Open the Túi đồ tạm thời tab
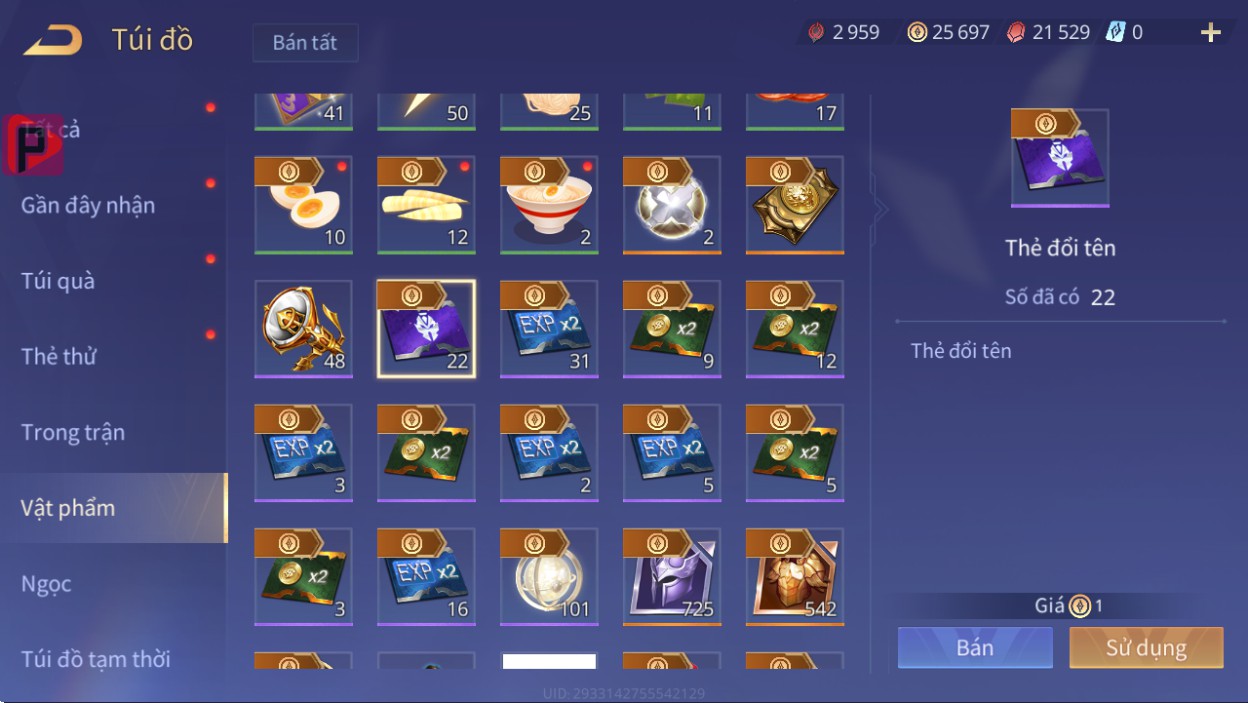 click(96, 659)
